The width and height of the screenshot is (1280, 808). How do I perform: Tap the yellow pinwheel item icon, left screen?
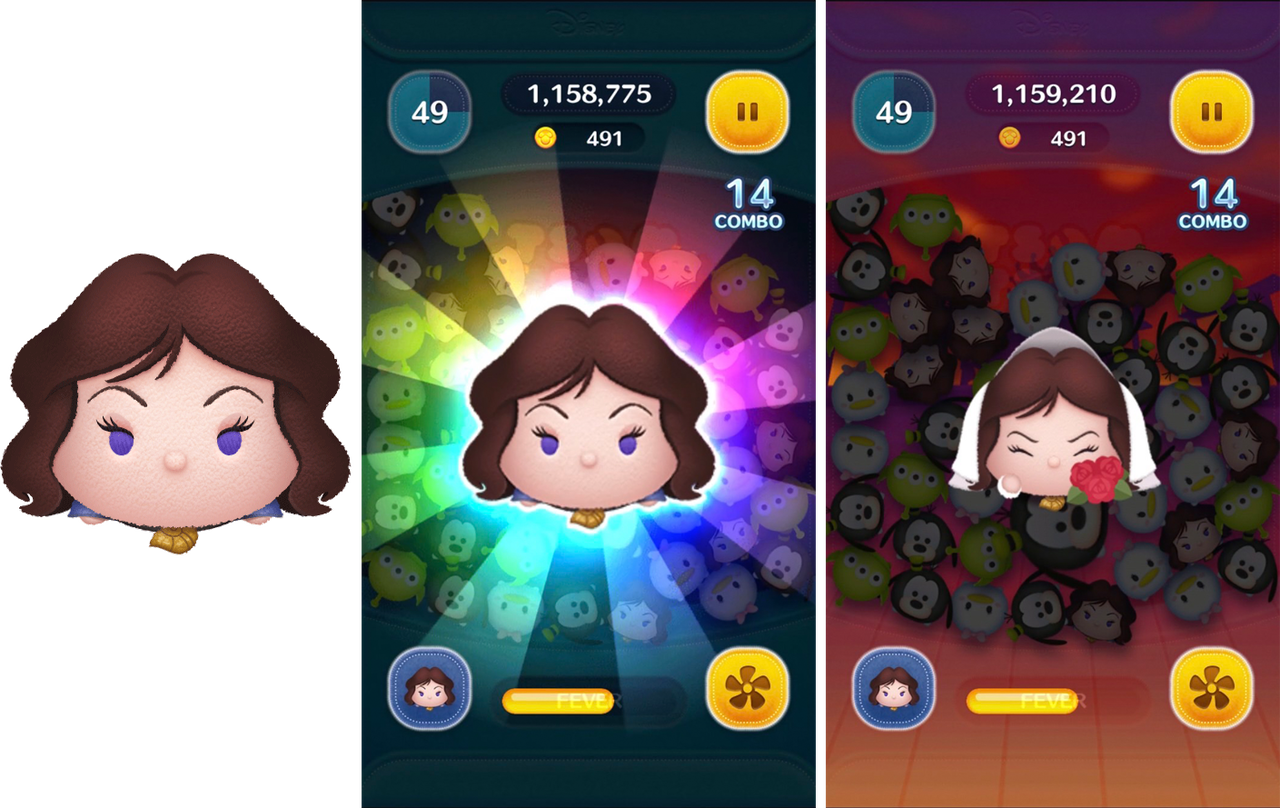[x=746, y=691]
